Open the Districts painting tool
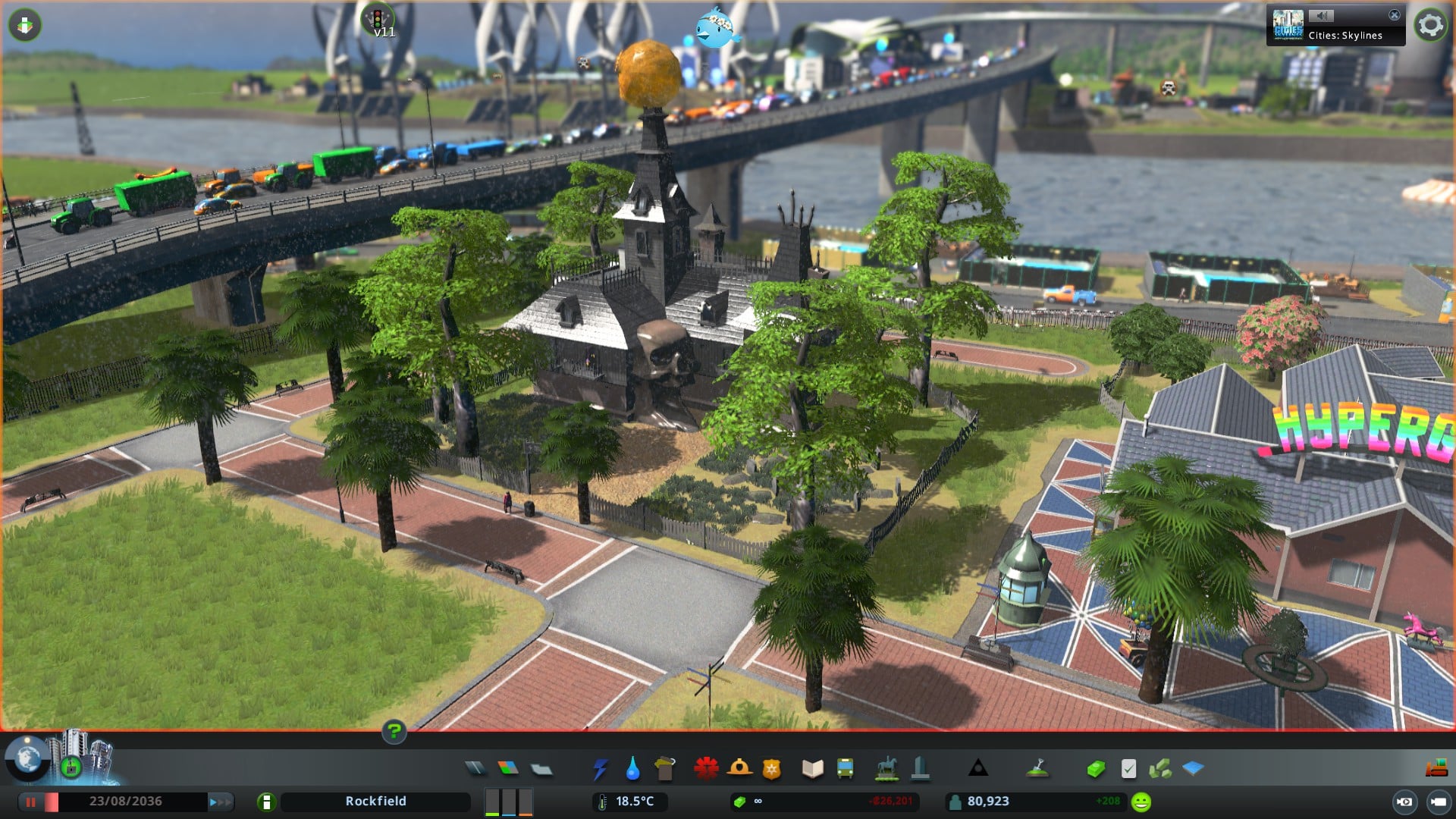Viewport: 1456px width, 819px height. 541,770
